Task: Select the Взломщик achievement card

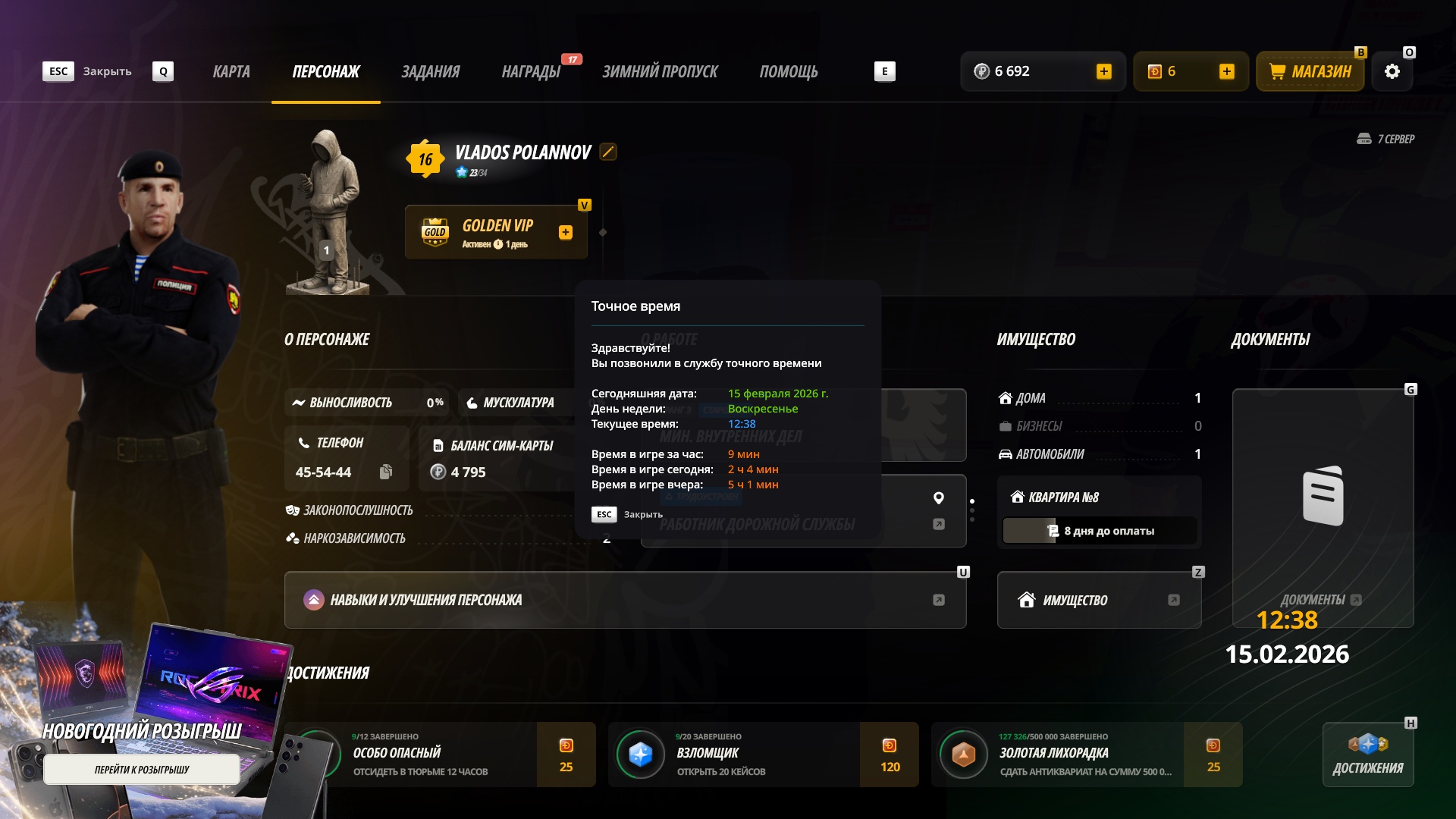Action: tap(763, 755)
